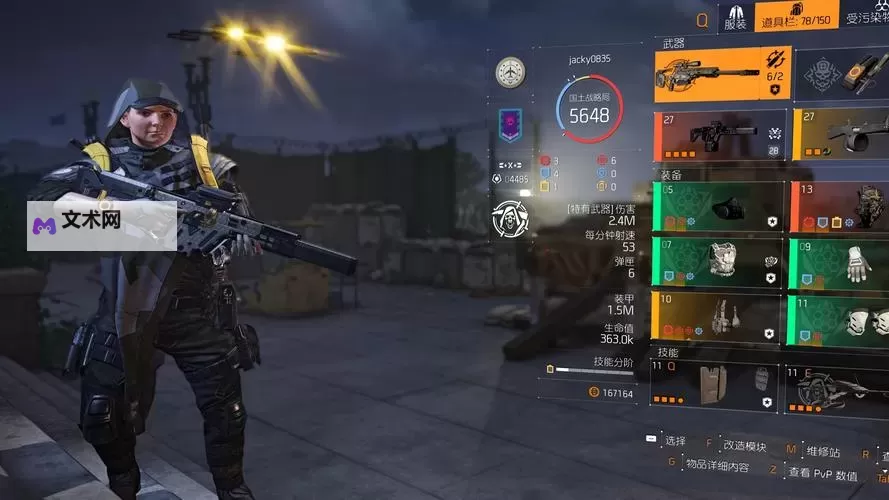Select the face mask gear slot

[x=716, y=208]
